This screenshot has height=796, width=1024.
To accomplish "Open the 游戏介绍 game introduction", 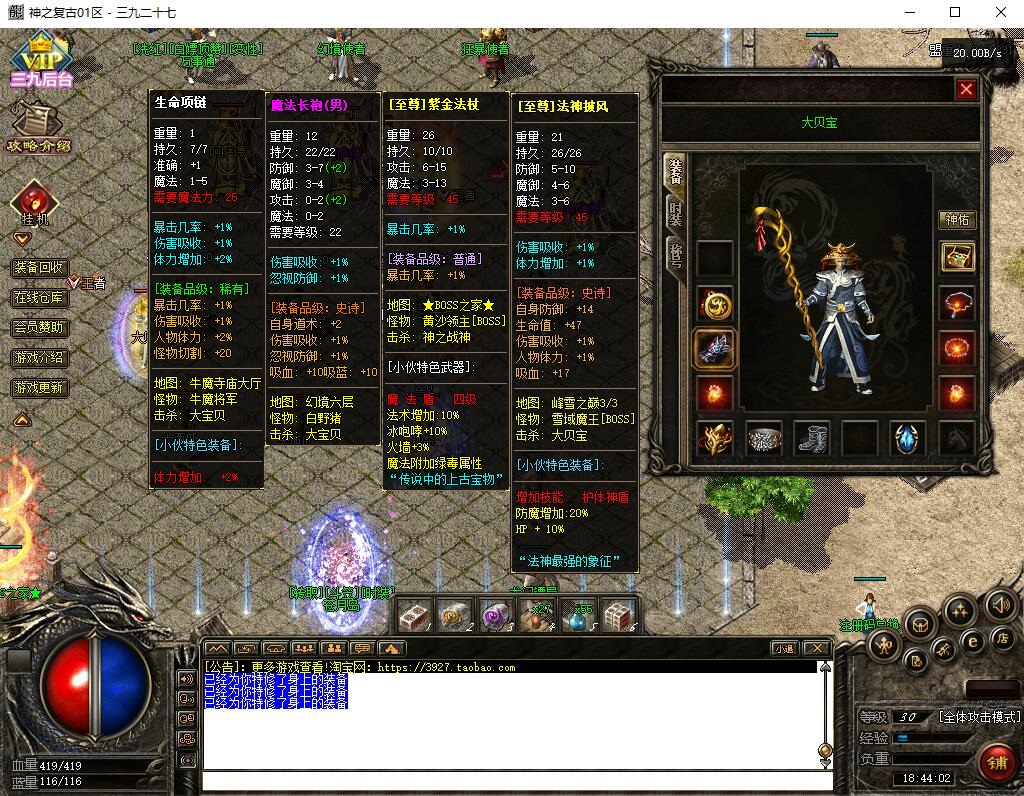I will point(40,358).
